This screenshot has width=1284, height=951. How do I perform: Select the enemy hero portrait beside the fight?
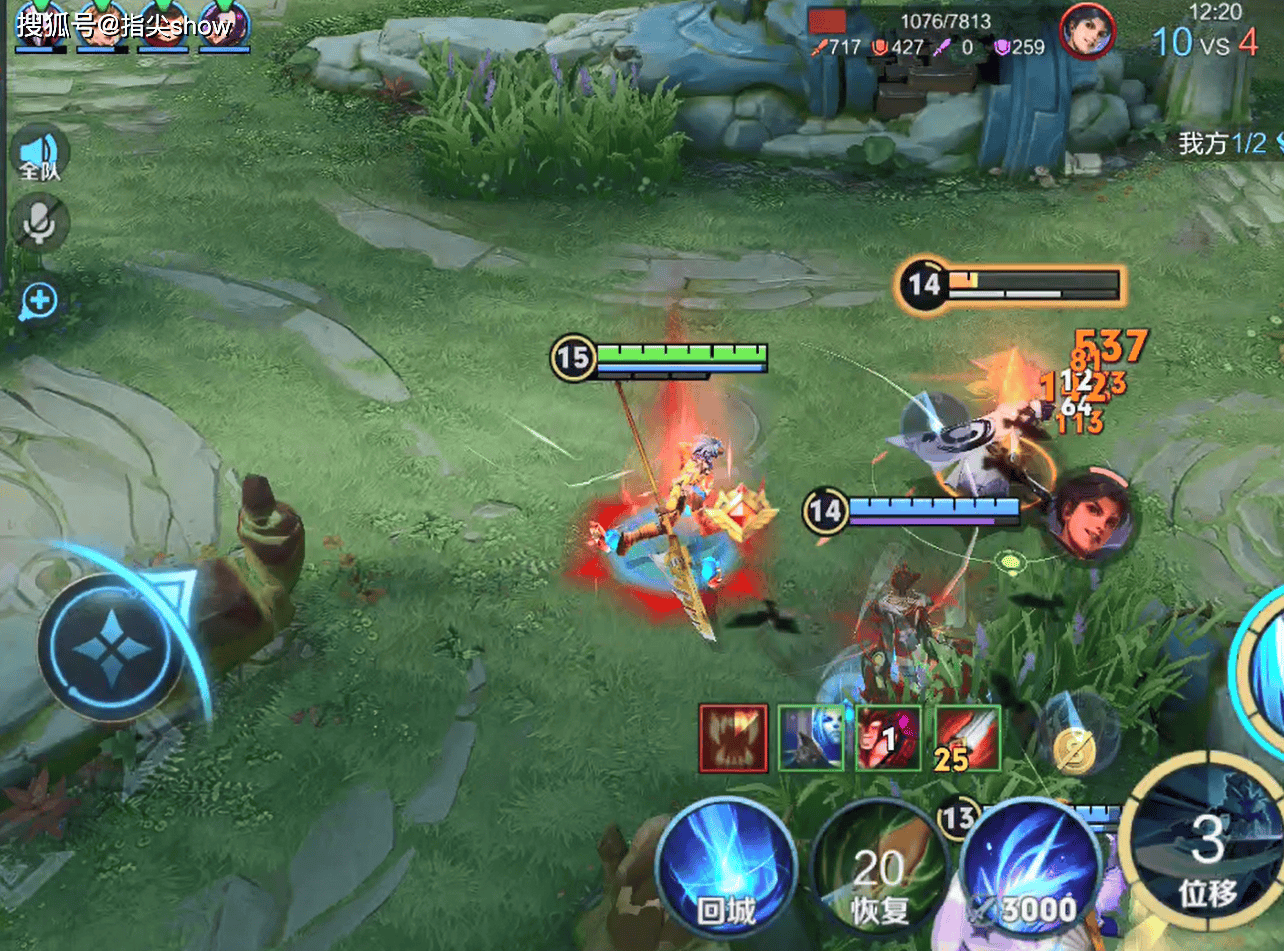[x=1090, y=517]
